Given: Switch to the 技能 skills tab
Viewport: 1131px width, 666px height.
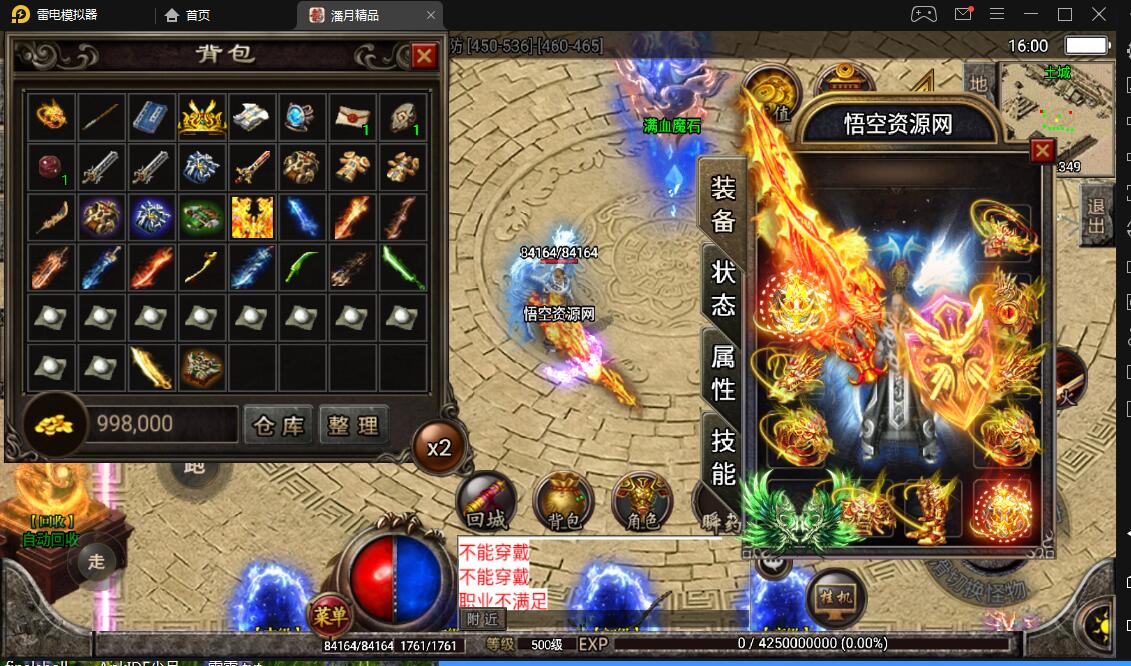Looking at the screenshot, I should pyautogui.click(x=723, y=455).
